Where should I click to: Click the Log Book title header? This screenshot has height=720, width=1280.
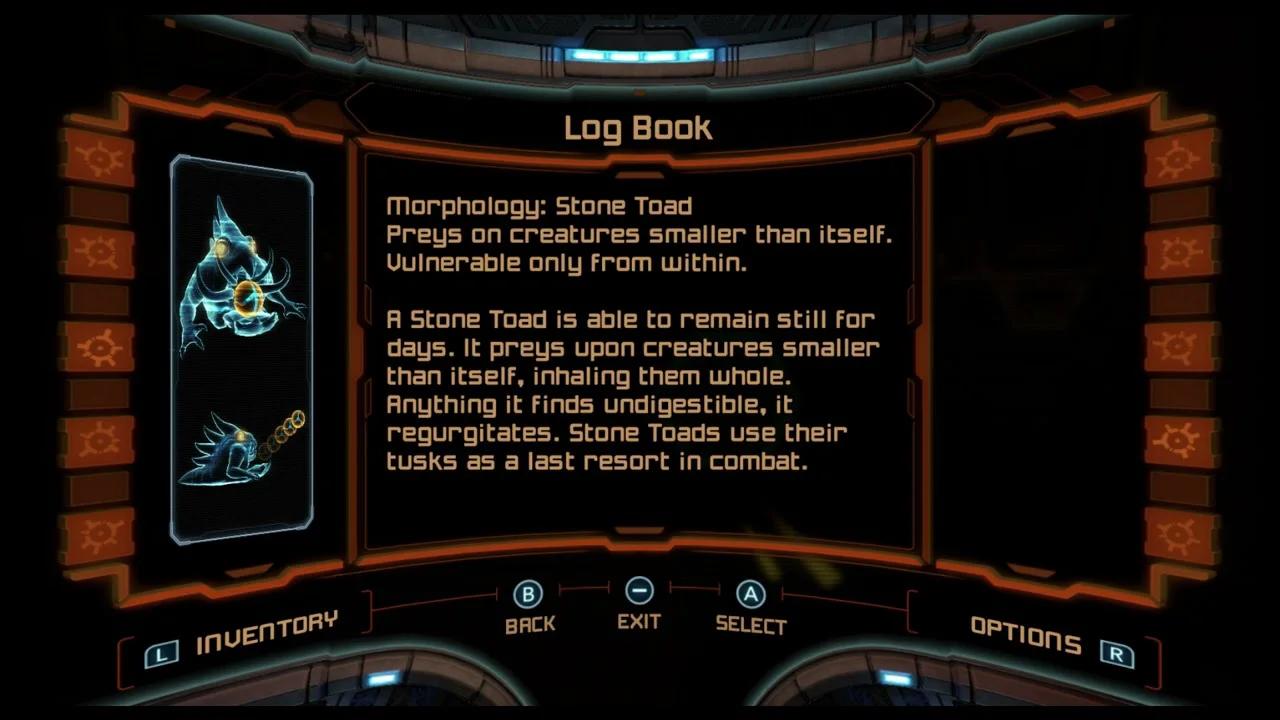(639, 127)
